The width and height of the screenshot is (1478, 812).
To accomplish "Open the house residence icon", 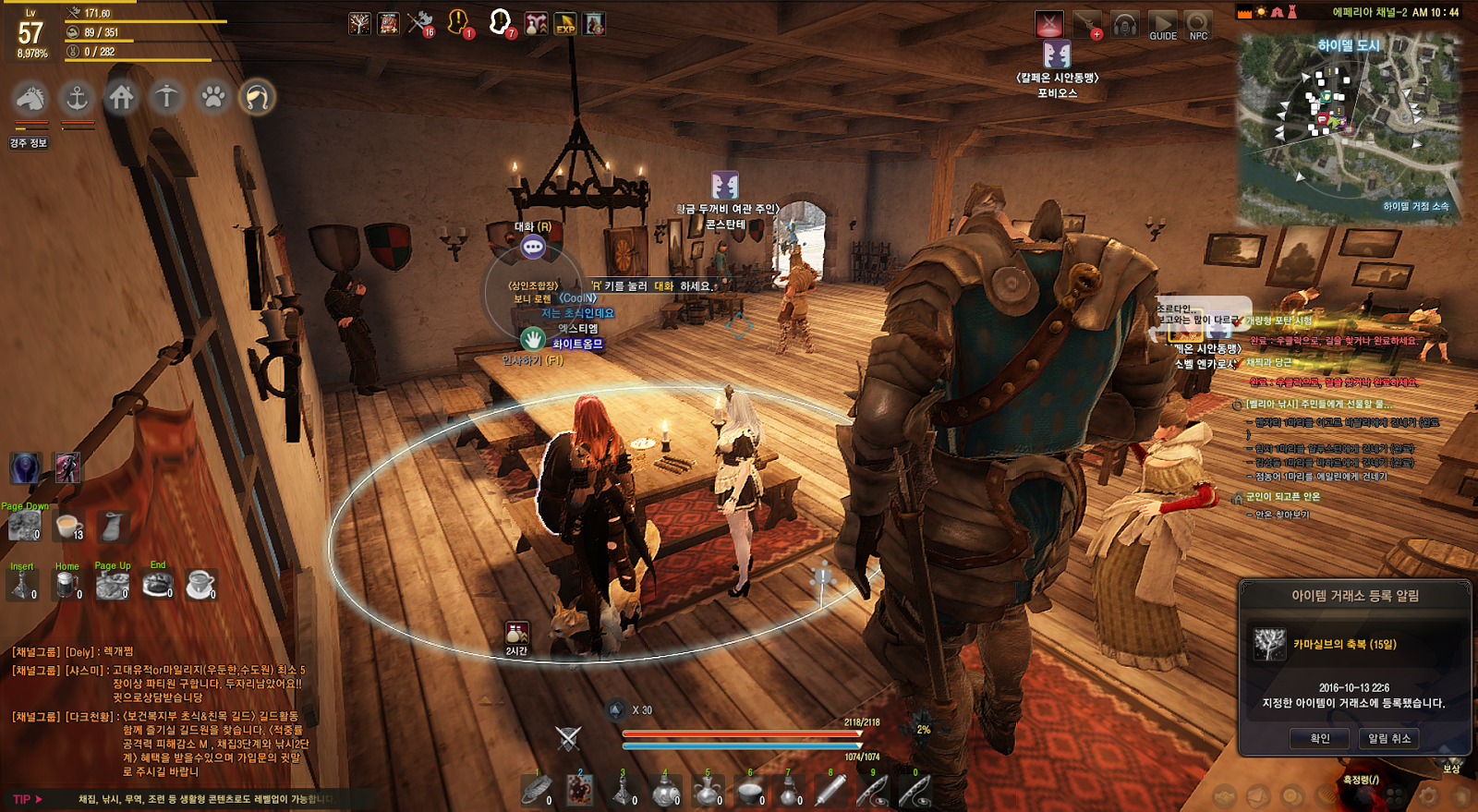I will coord(122,97).
